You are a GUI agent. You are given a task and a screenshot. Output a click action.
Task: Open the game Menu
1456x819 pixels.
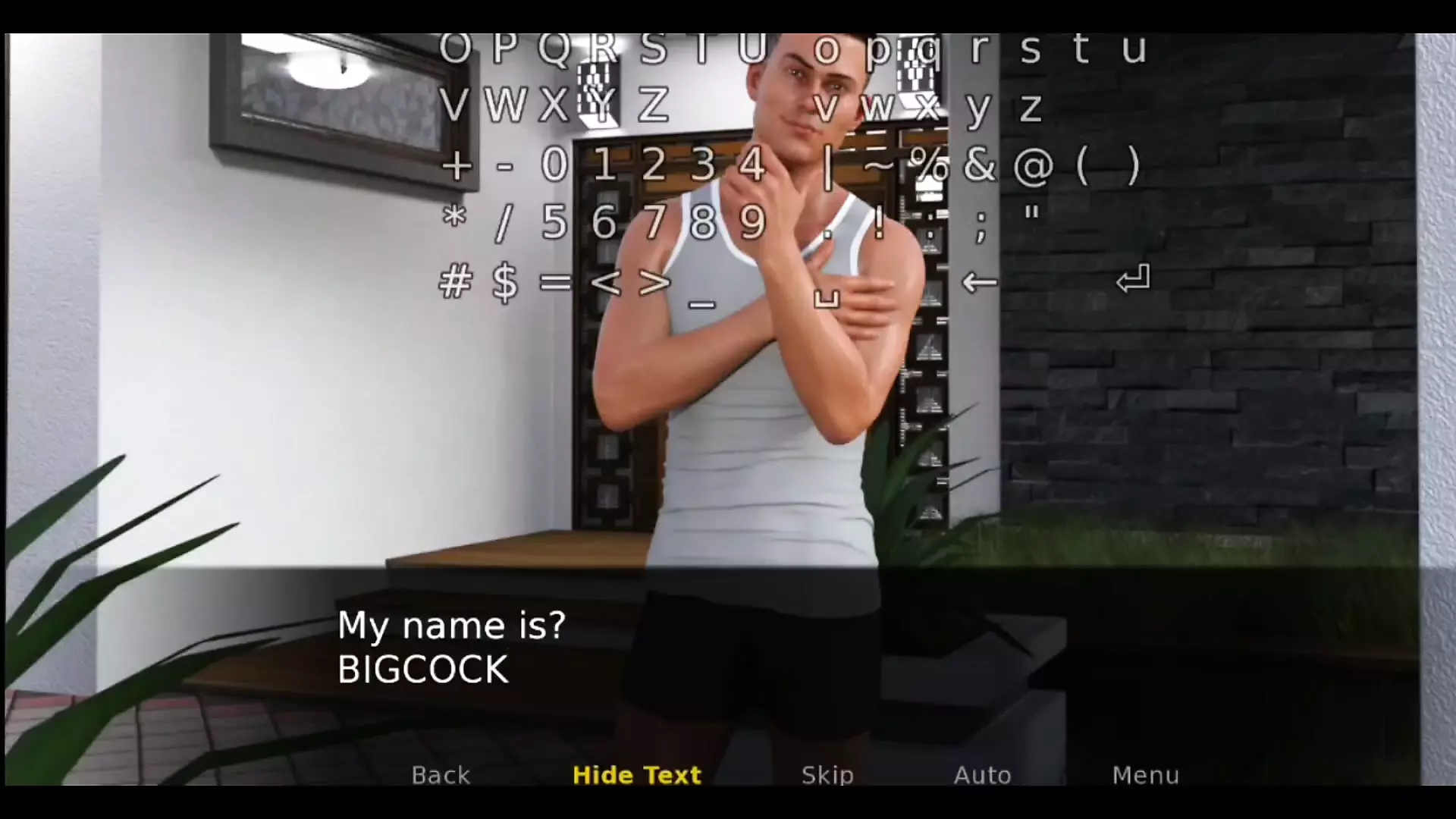click(1145, 775)
